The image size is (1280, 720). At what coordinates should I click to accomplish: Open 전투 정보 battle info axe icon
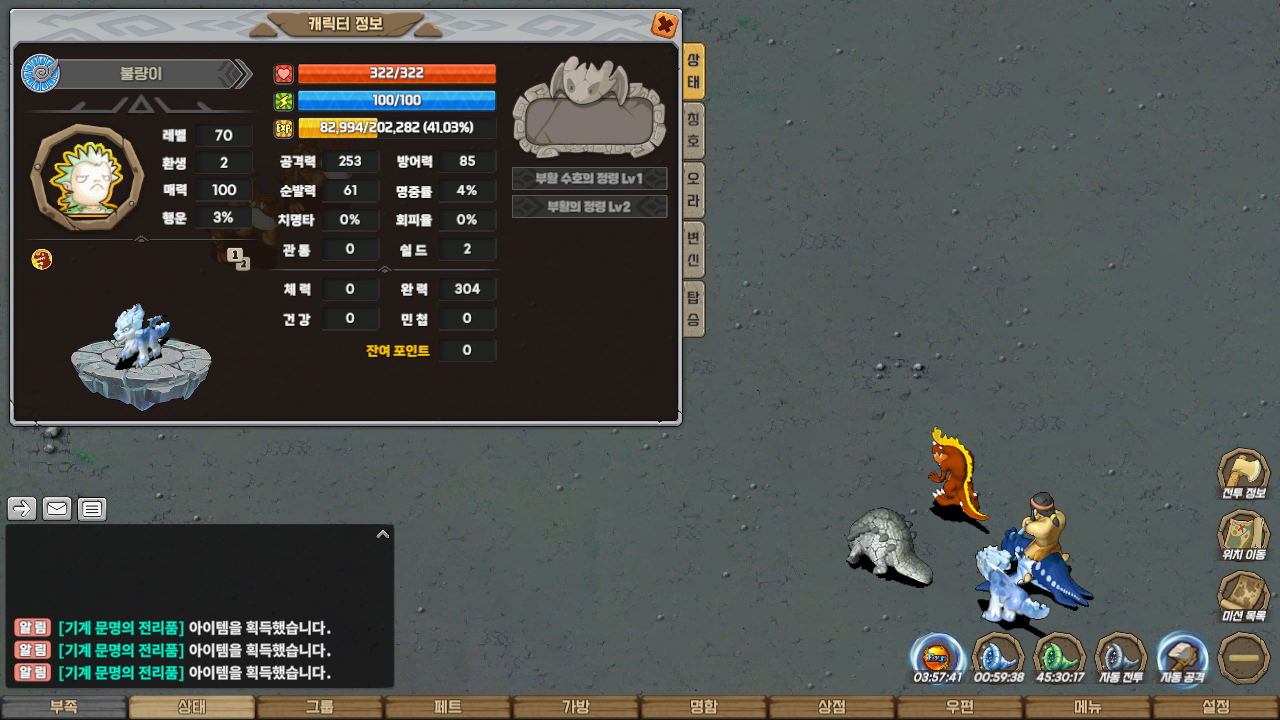coord(1243,474)
